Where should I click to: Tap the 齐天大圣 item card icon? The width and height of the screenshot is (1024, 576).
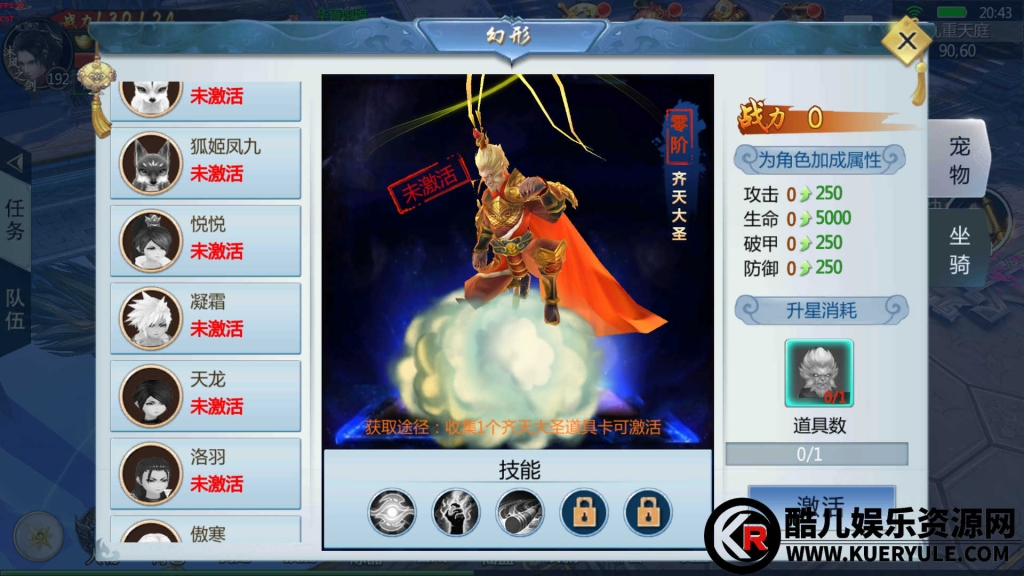819,373
